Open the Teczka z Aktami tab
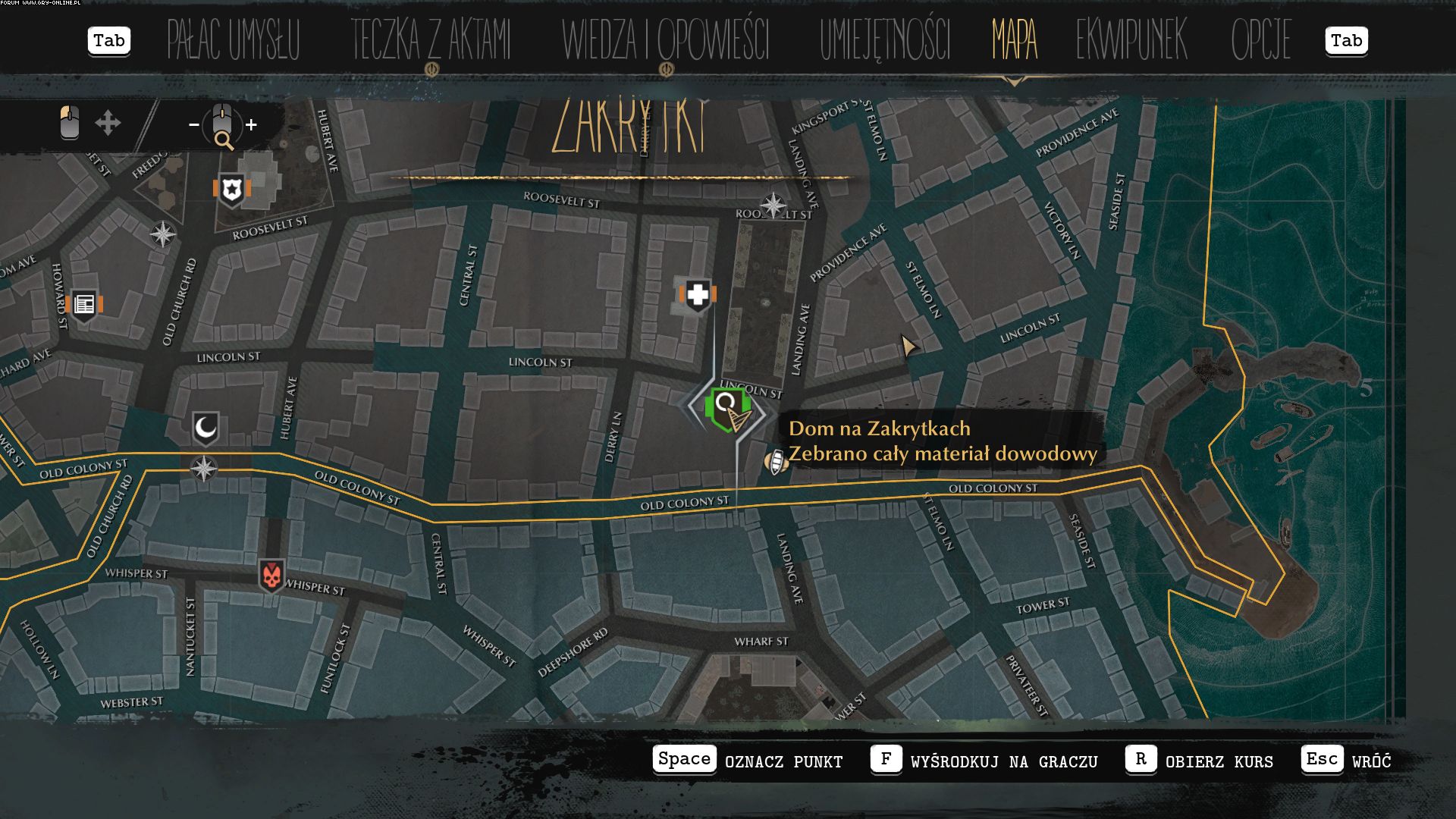 (431, 40)
